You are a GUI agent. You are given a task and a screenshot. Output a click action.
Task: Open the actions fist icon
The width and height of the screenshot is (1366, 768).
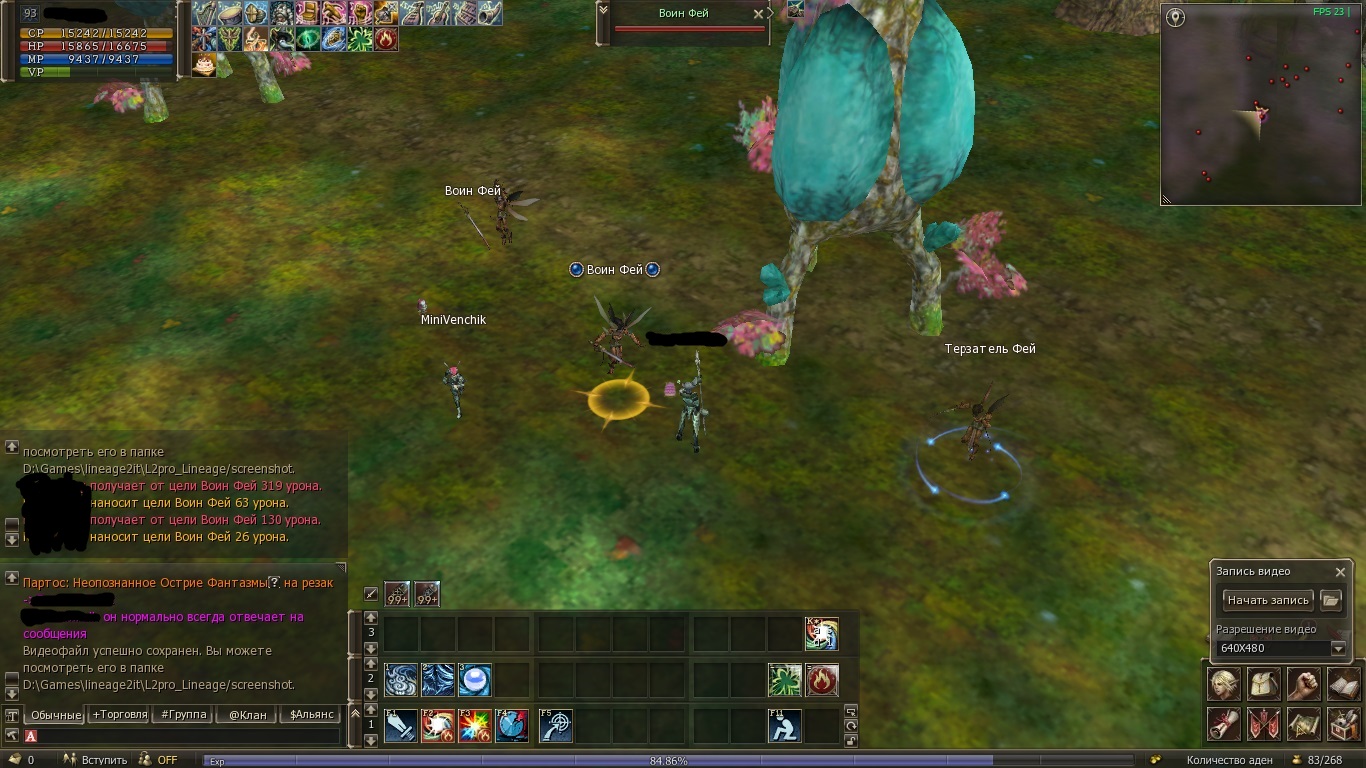click(1303, 685)
